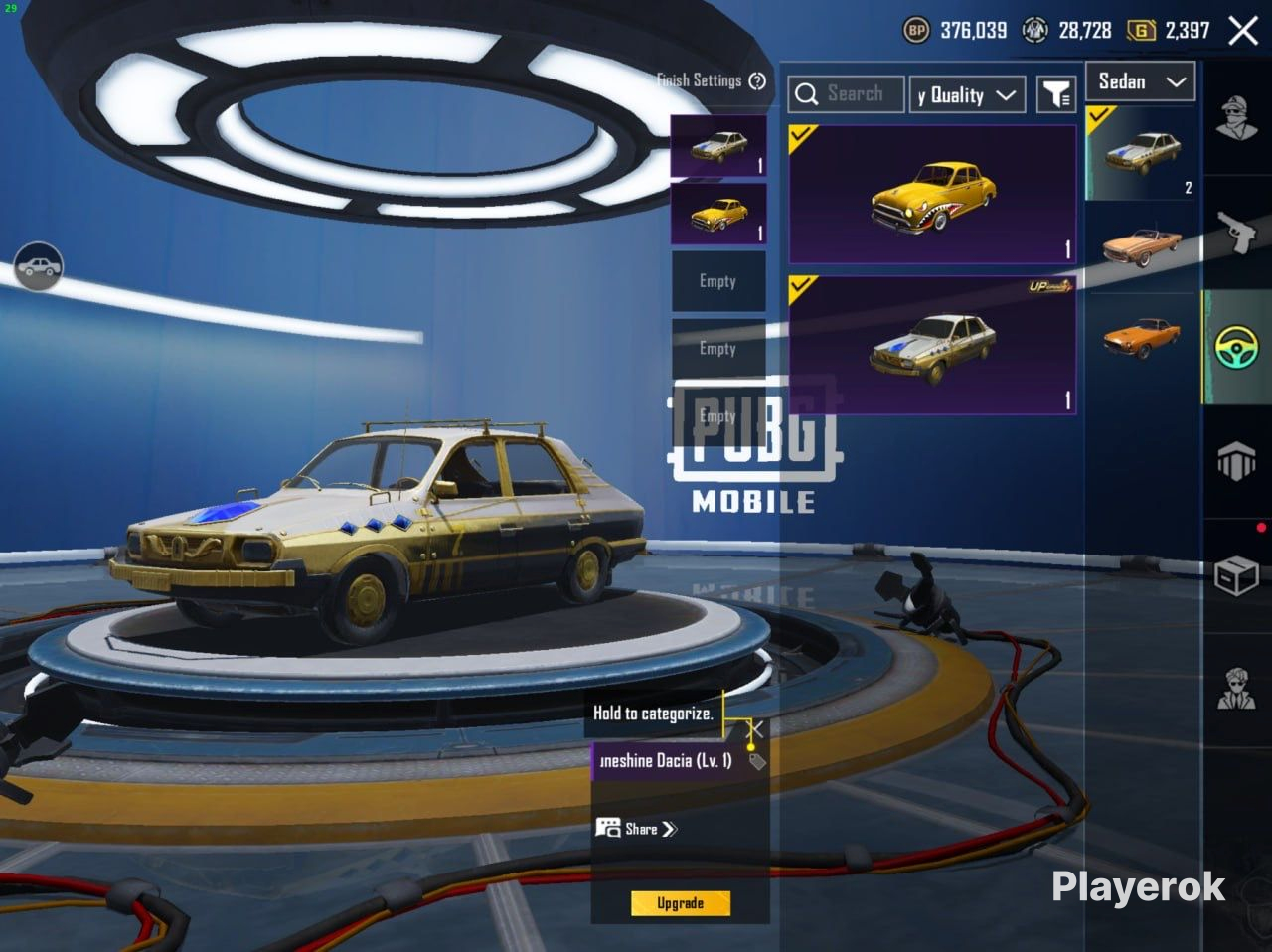Upgrade the Dacia skin
Screen dimensions: 1272x952
(x=680, y=903)
